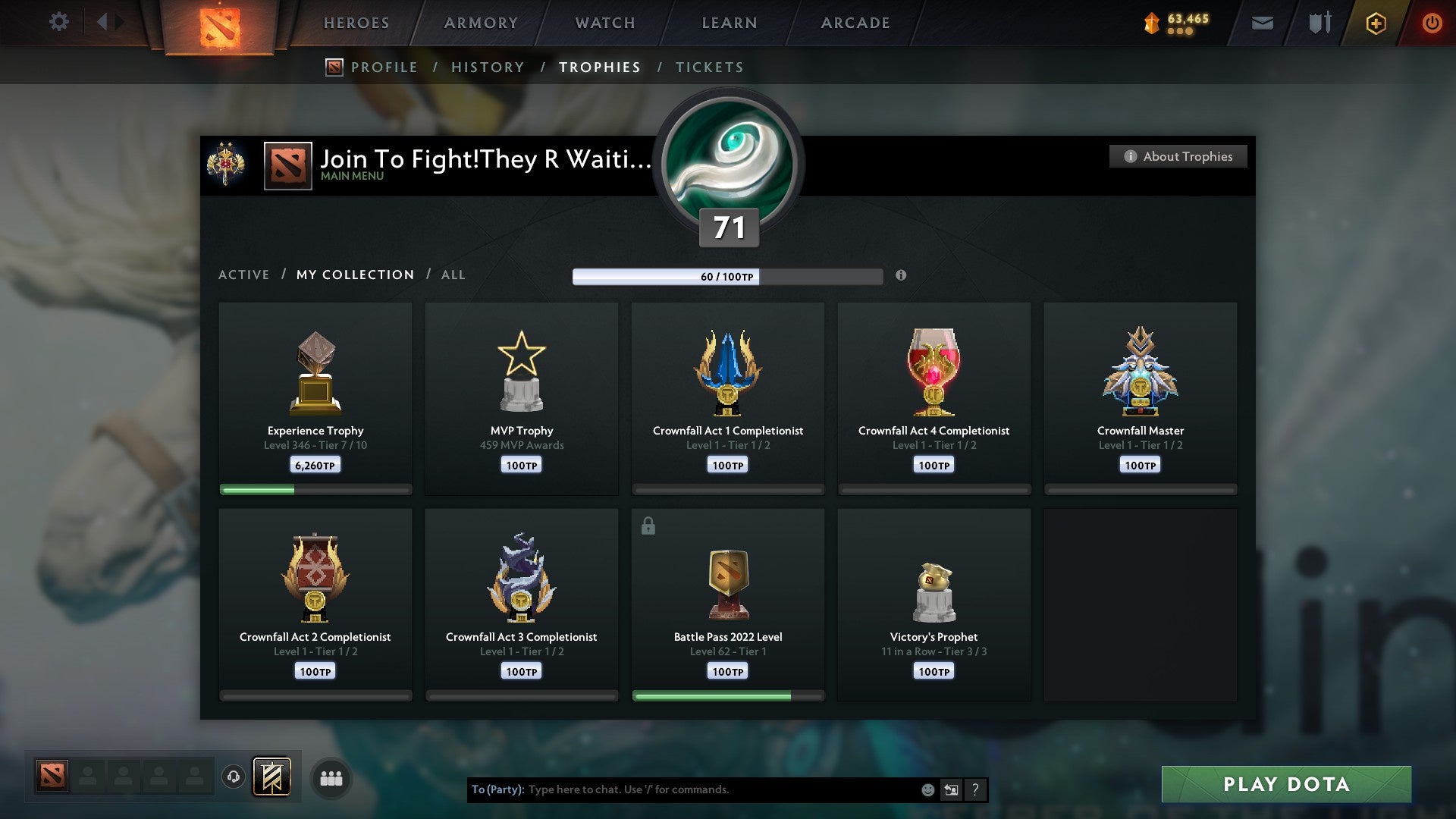Click the chat channel switch icon
This screenshot has width=1456, height=819.
(951, 789)
